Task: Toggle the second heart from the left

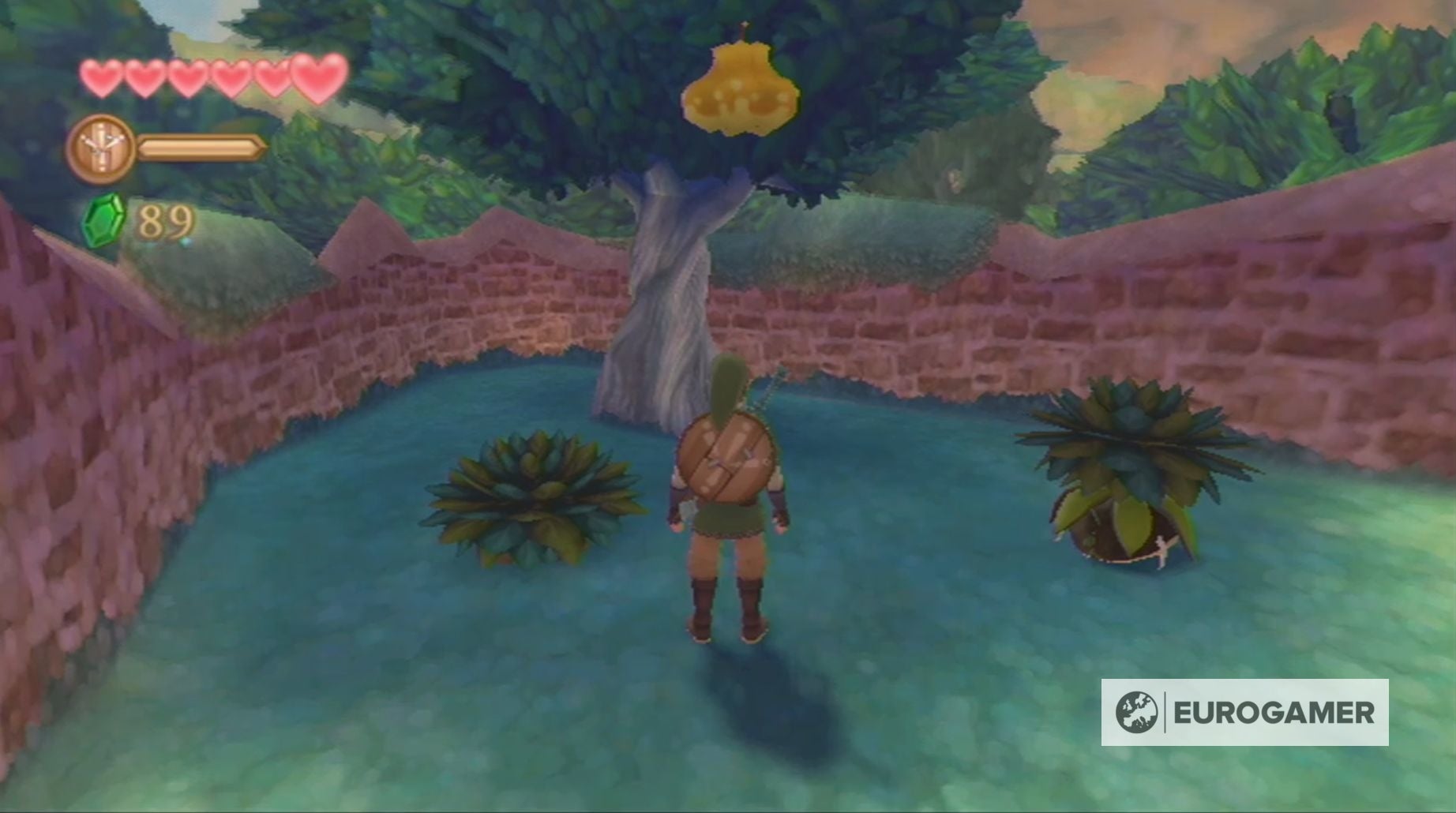Action: [144, 77]
